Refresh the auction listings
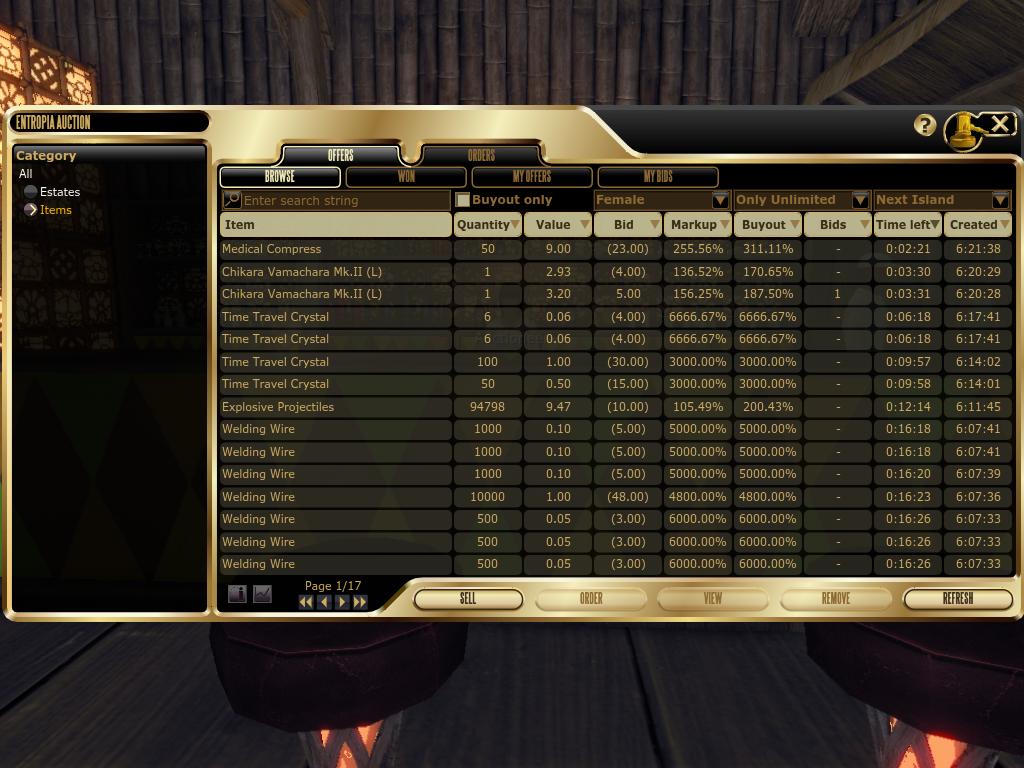 tap(957, 599)
